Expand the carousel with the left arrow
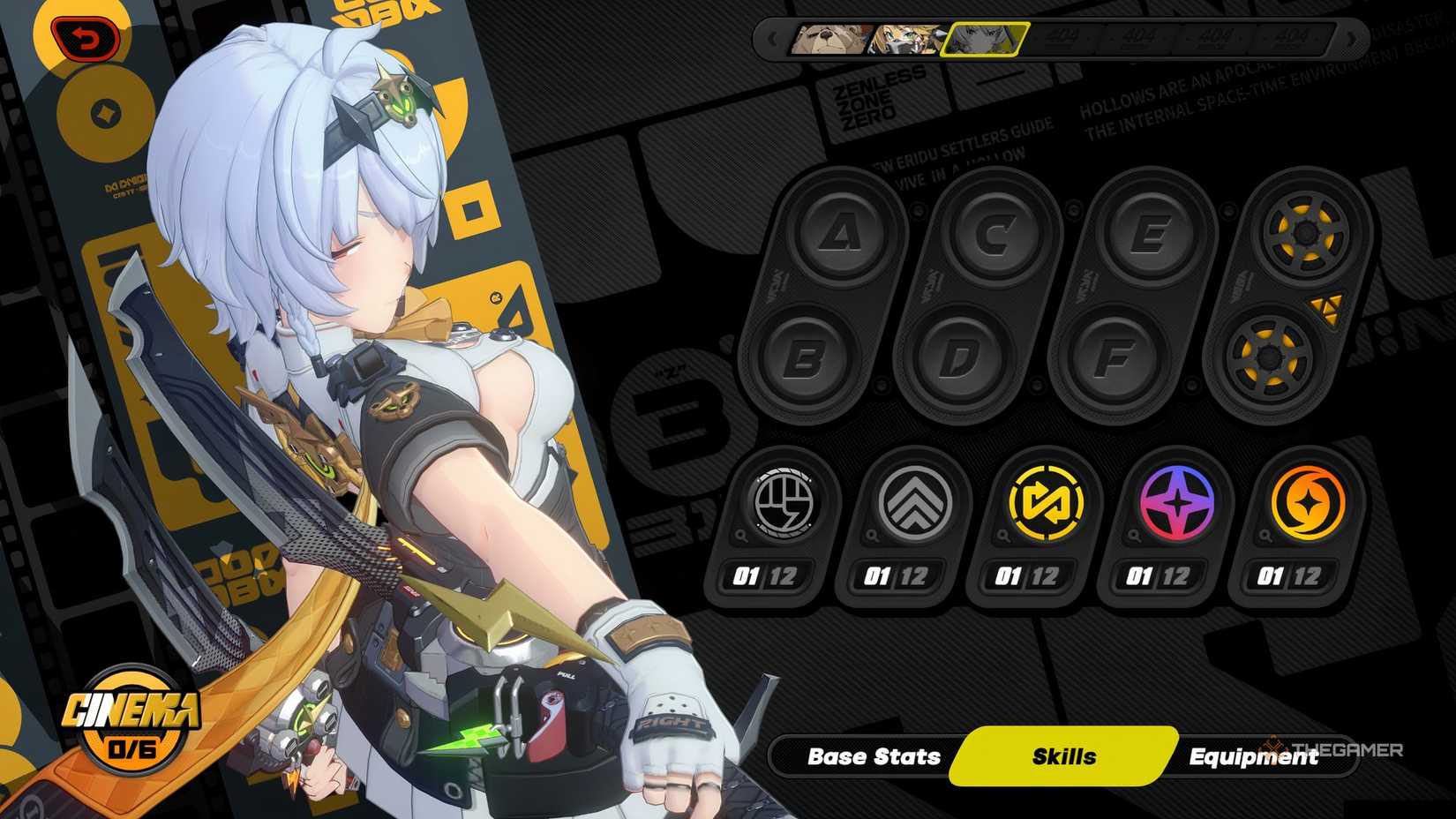 [771, 39]
